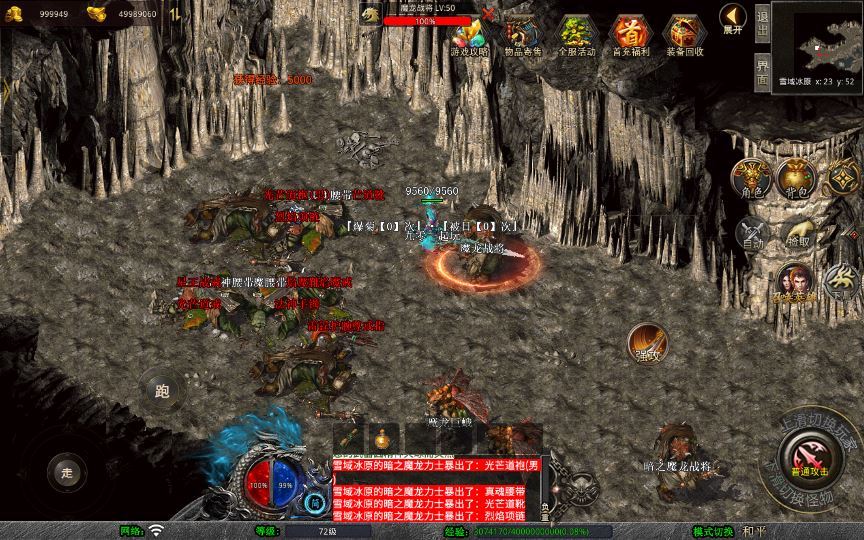Open the 装备回收 equipment recycling chest
Image resolution: width=864 pixels, height=540 pixels.
[x=685, y=35]
